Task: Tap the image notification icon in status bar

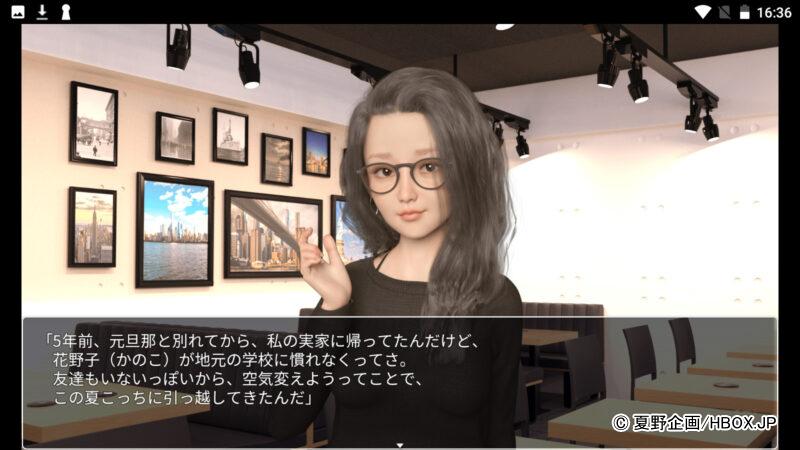Action: [18, 12]
